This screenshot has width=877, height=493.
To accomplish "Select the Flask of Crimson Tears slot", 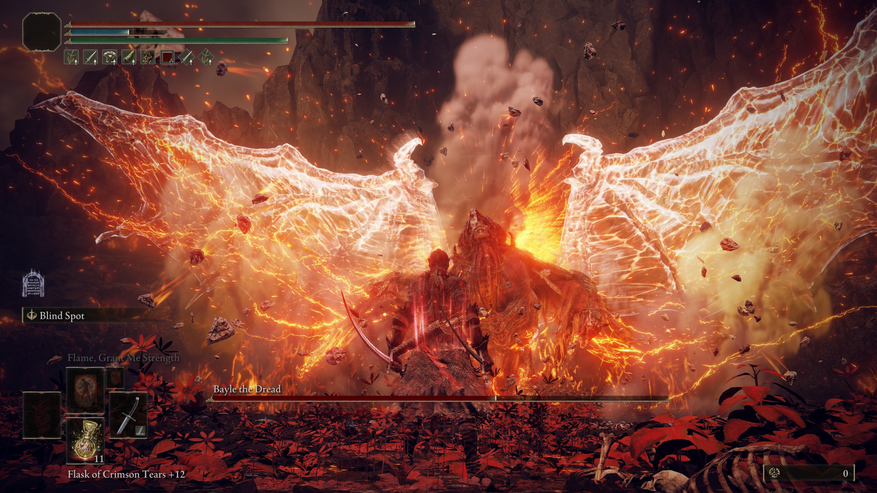I will [x=85, y=440].
